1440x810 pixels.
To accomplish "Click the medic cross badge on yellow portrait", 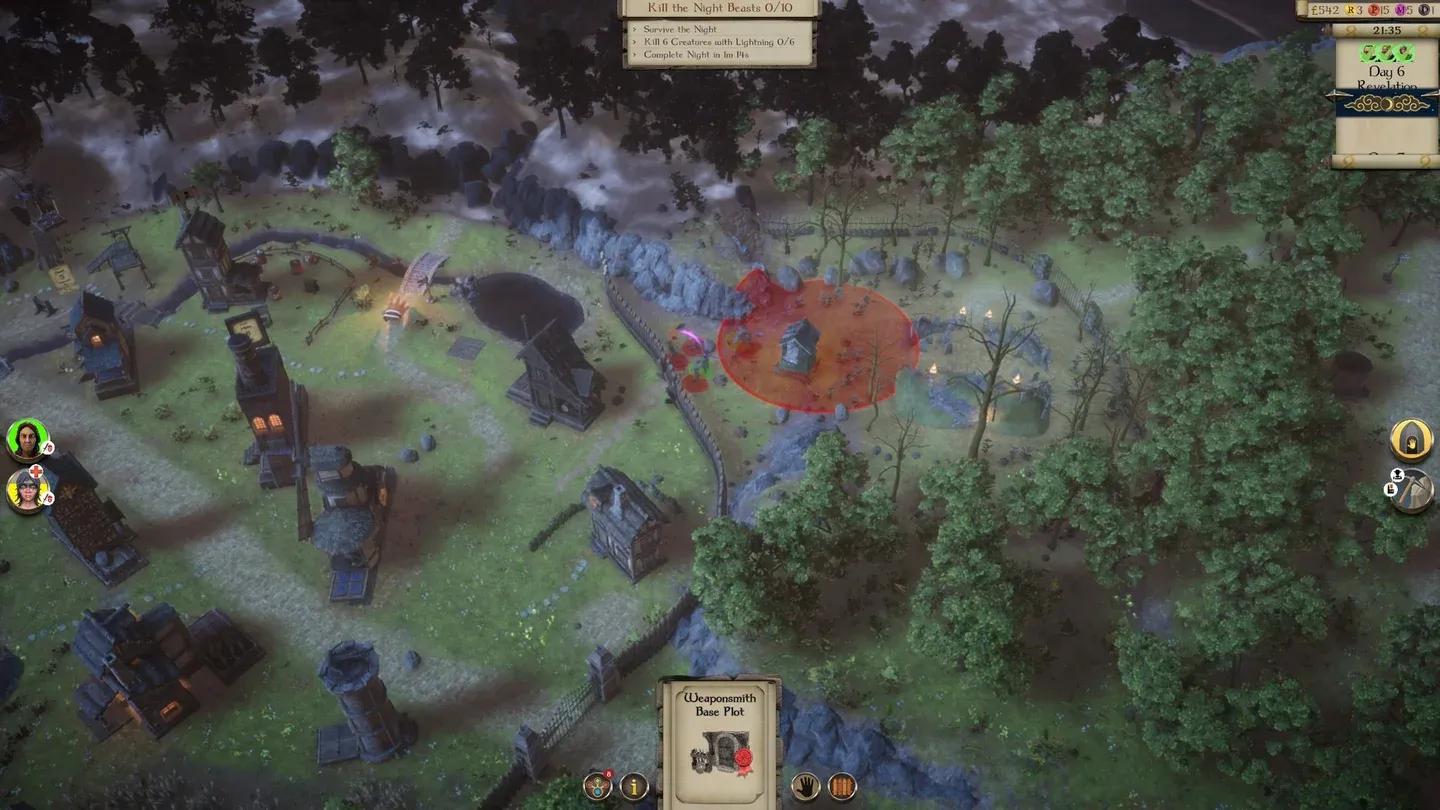I will [35, 470].
